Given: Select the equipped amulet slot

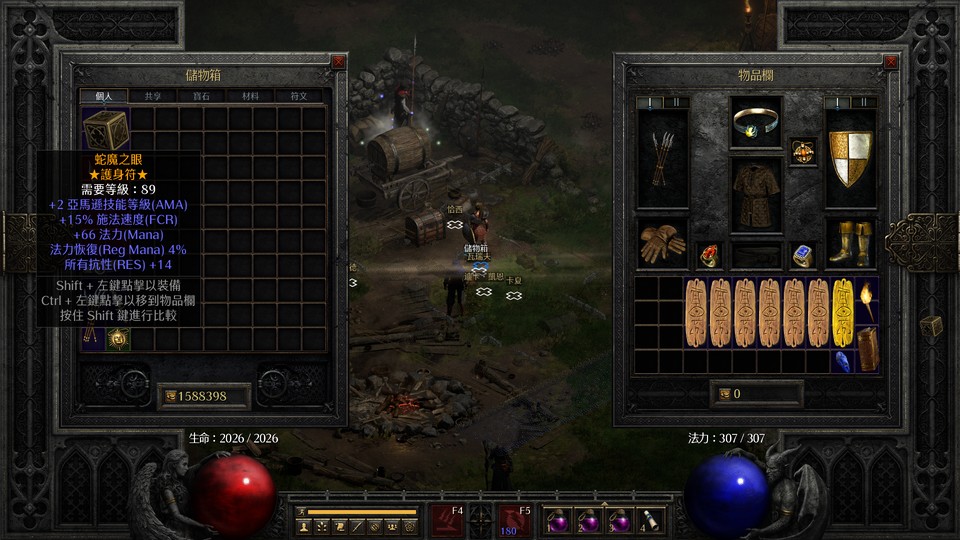Looking at the screenshot, I should coord(756,123).
